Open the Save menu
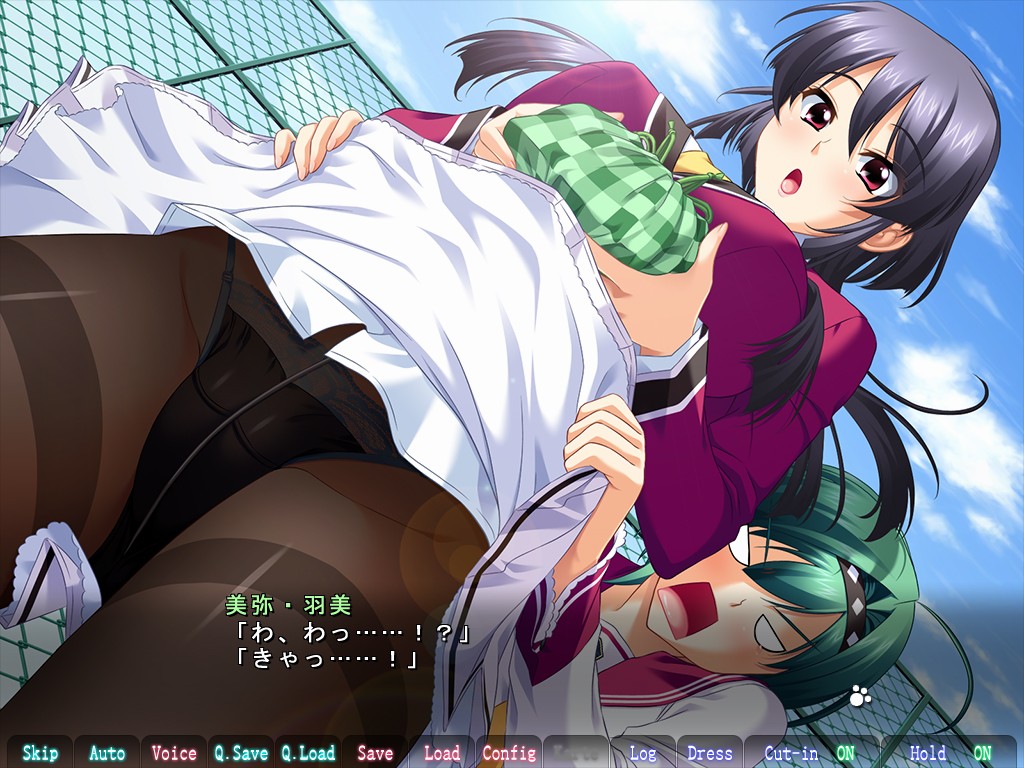The image size is (1024, 768). pos(375,753)
